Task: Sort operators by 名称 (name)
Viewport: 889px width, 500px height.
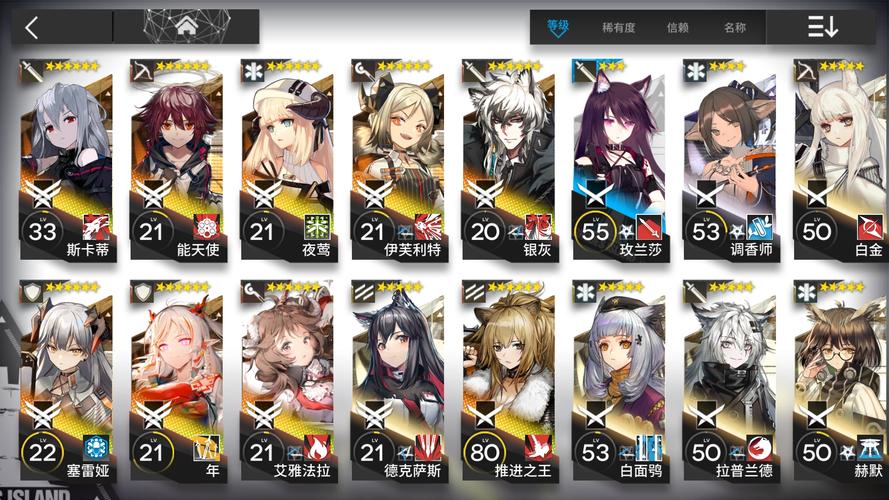Action: point(735,28)
